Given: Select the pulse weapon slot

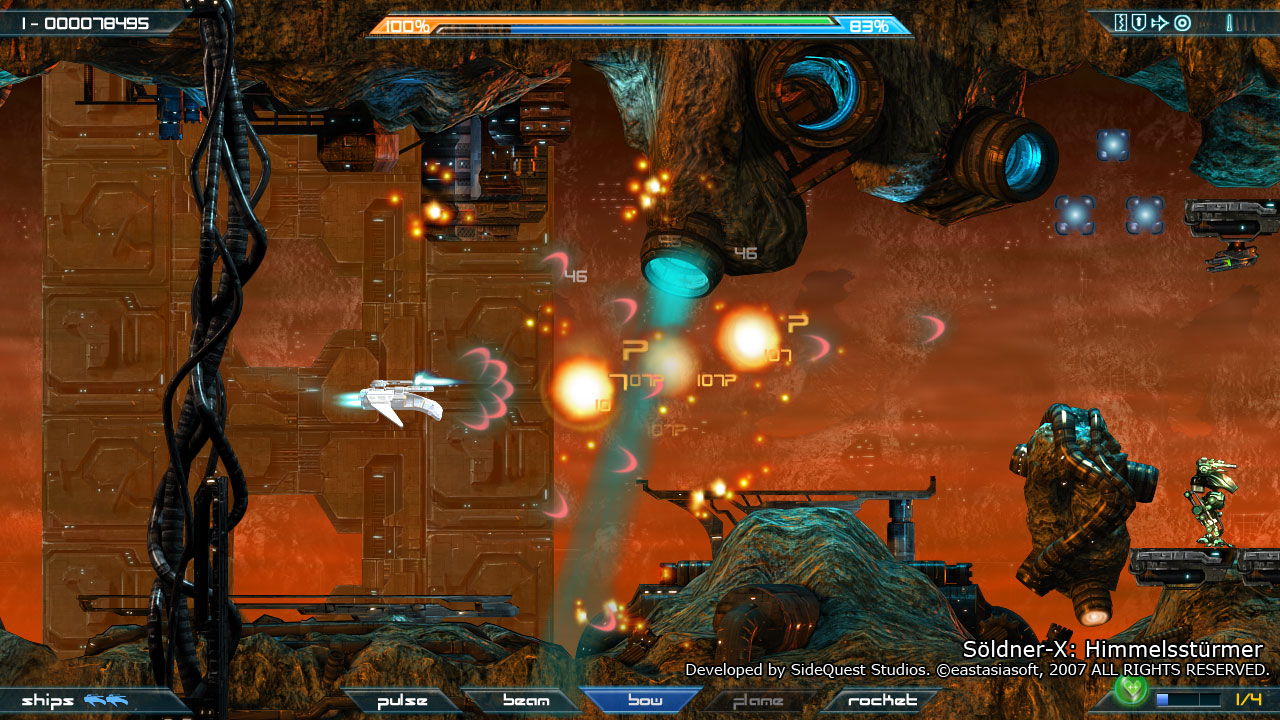Looking at the screenshot, I should click(x=400, y=700).
